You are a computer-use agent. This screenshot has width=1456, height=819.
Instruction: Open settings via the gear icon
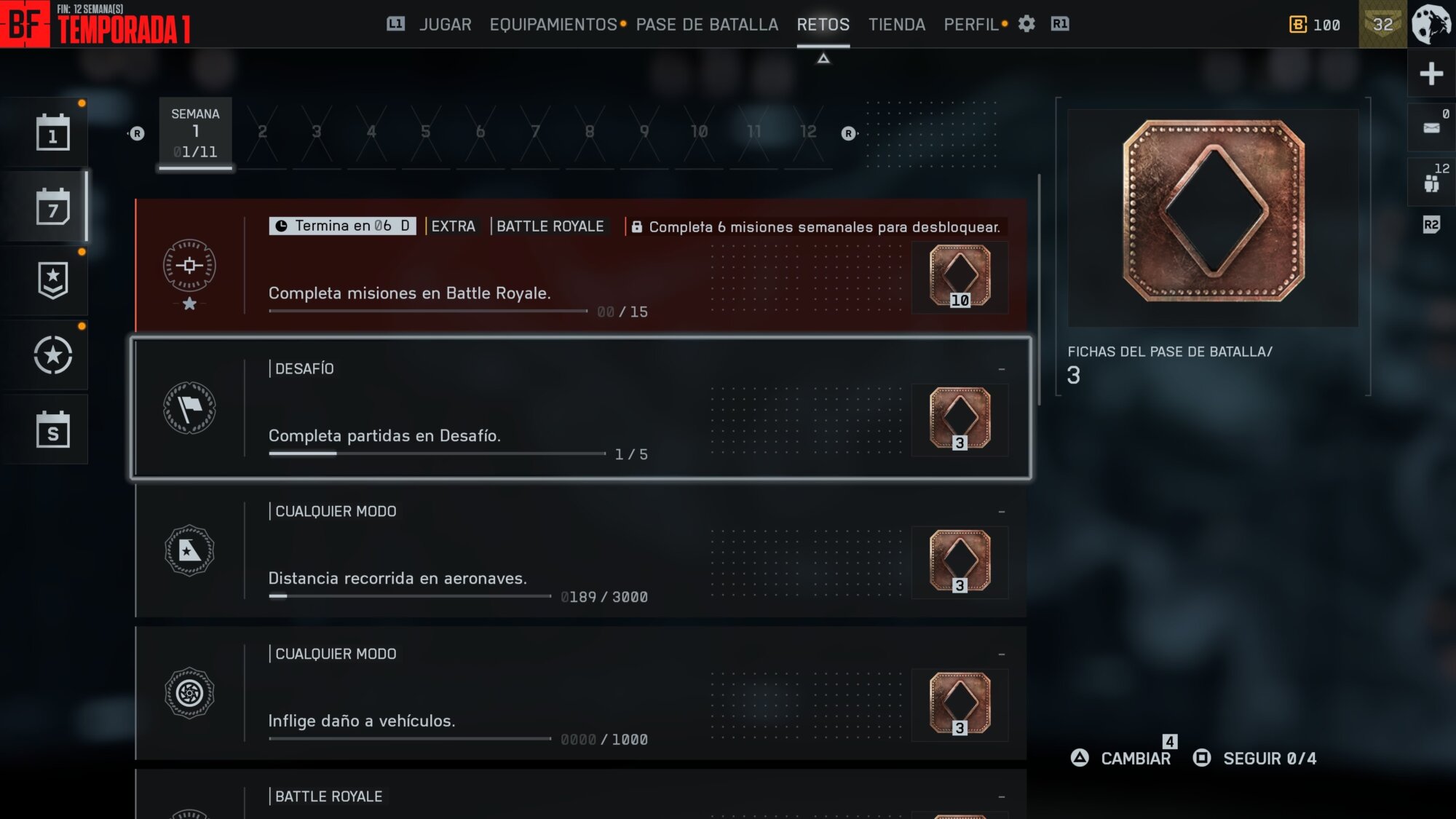point(1026,24)
